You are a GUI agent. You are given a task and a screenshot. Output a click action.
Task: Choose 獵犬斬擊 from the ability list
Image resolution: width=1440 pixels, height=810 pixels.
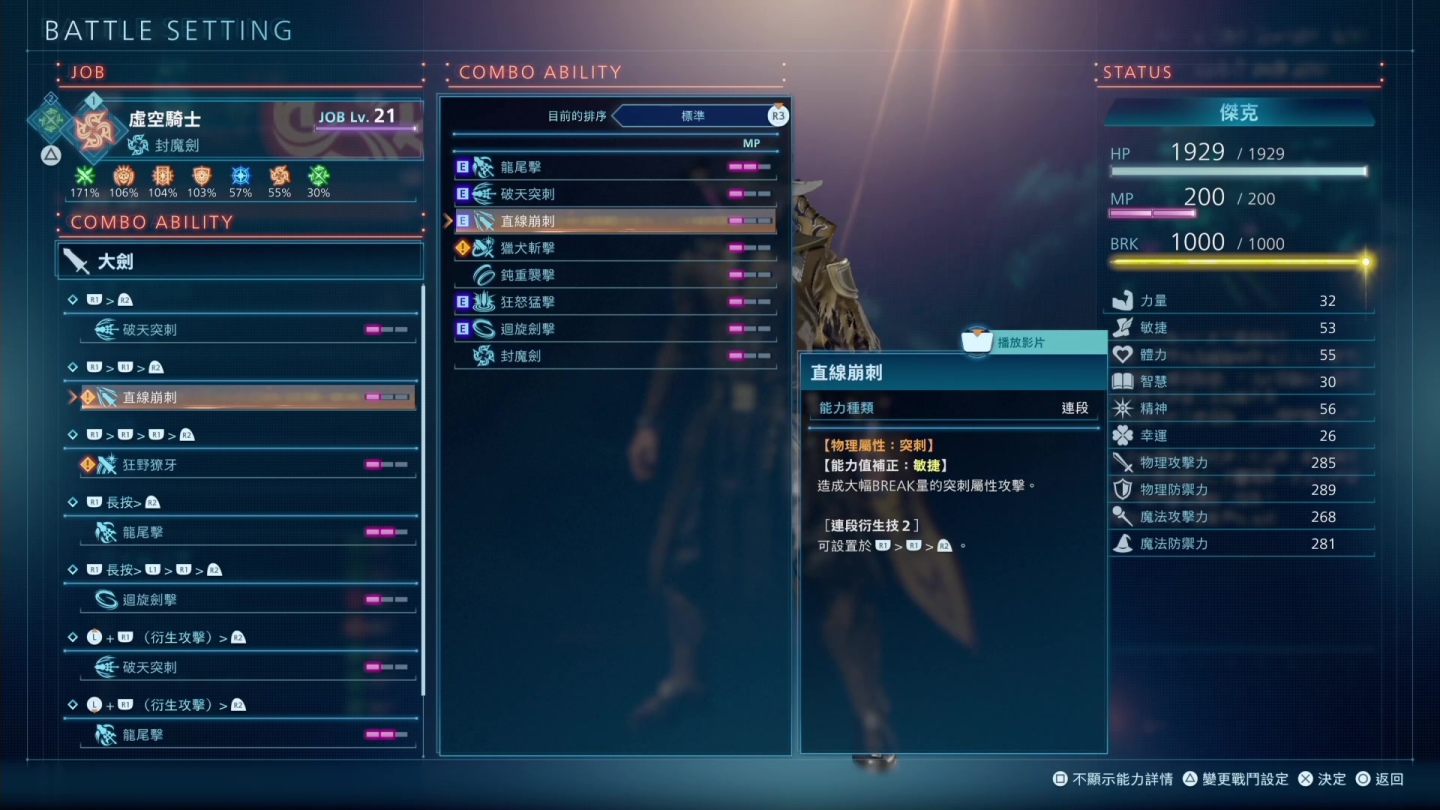pyautogui.click(x=615, y=248)
